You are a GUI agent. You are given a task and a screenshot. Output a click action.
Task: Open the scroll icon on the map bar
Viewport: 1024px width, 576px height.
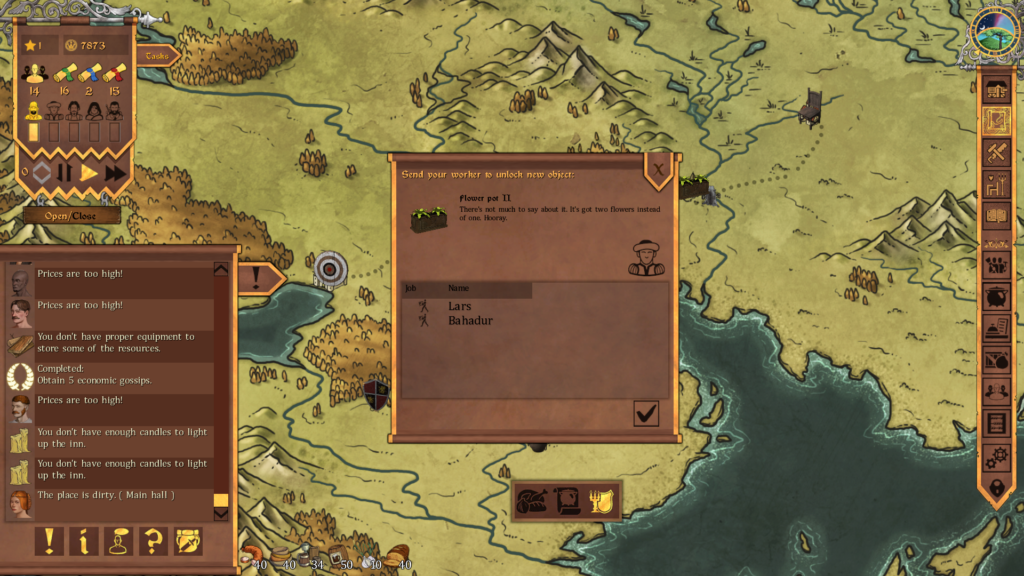568,500
